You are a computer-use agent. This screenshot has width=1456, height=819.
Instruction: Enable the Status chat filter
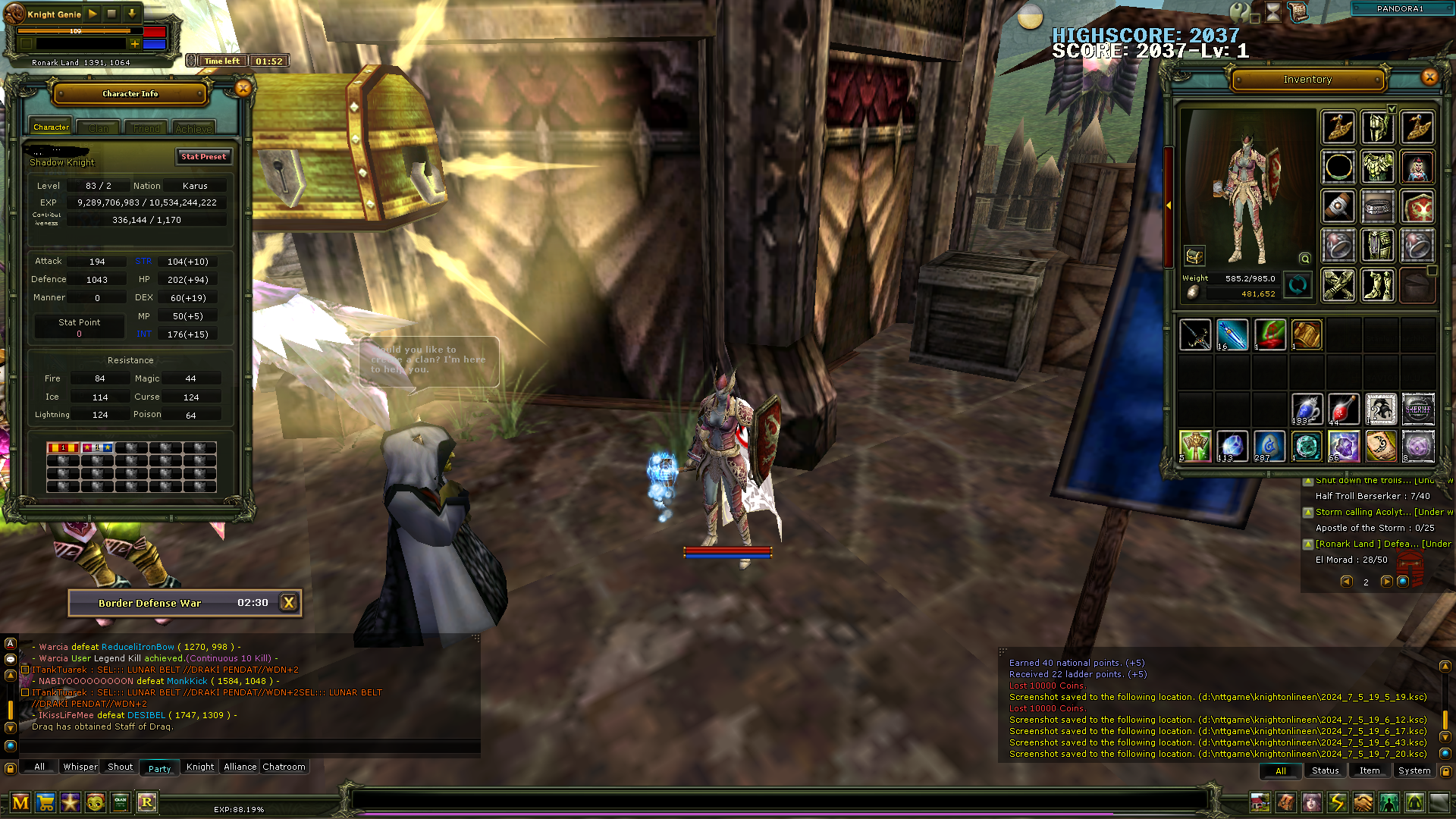1325,770
